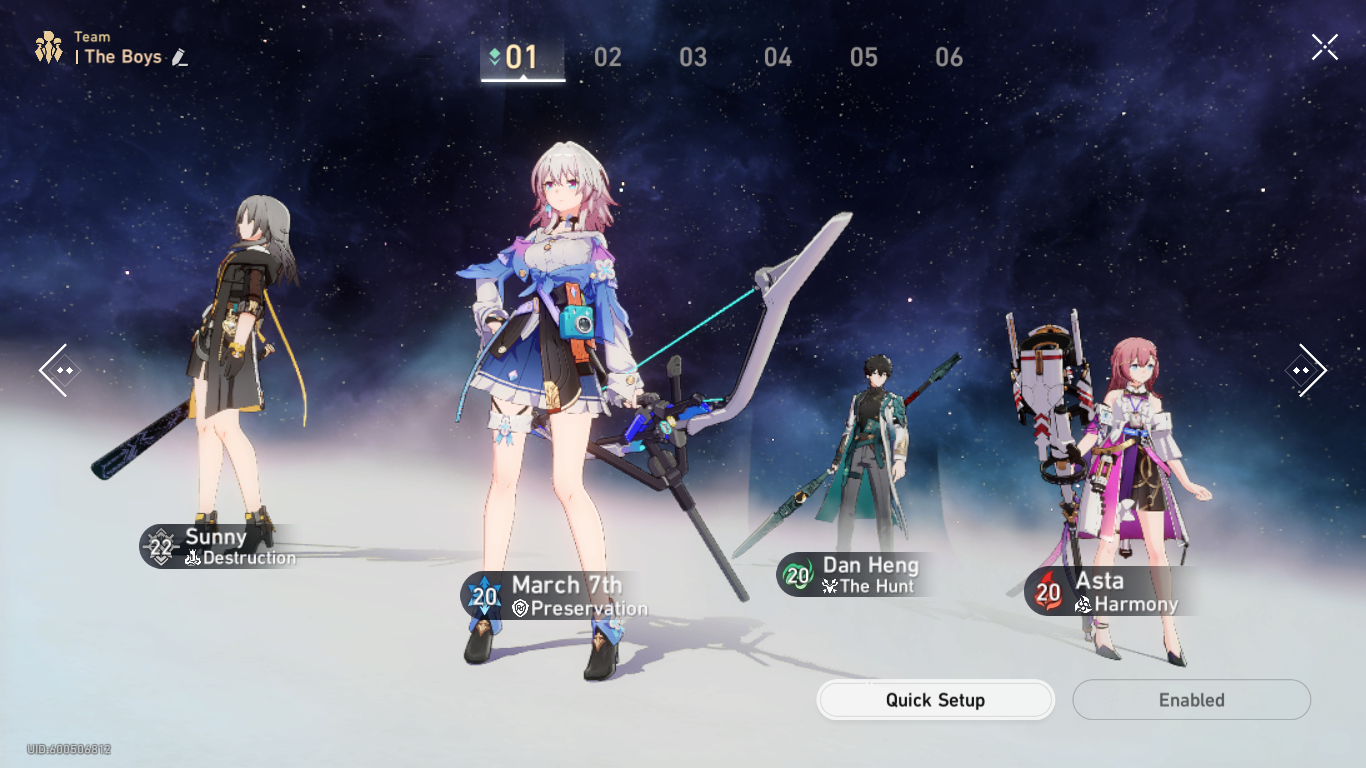The height and width of the screenshot is (768, 1366).
Task: Click Asta's red level 20 badge
Action: tap(1047, 591)
